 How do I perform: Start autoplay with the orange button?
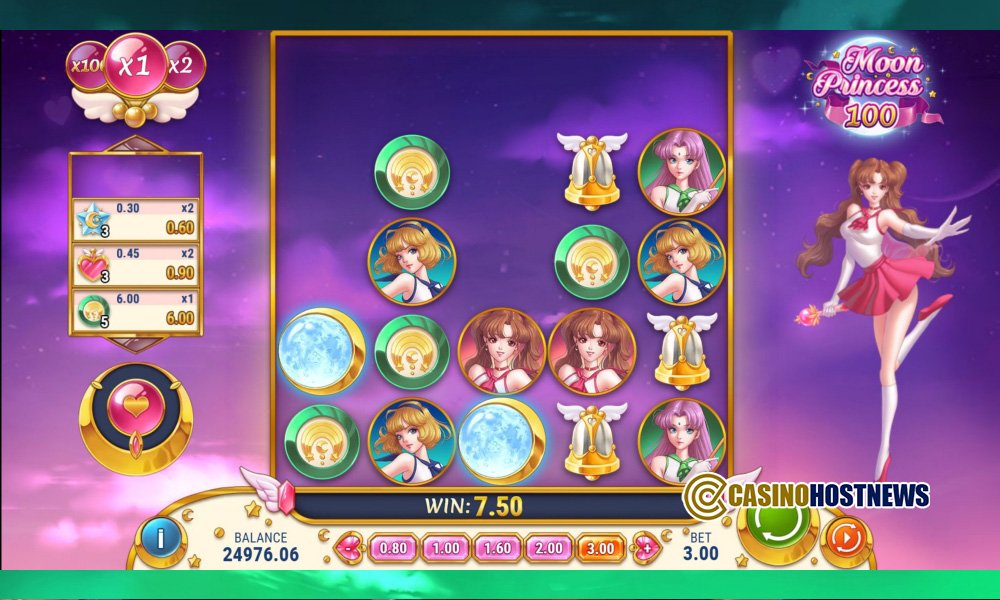(x=846, y=538)
